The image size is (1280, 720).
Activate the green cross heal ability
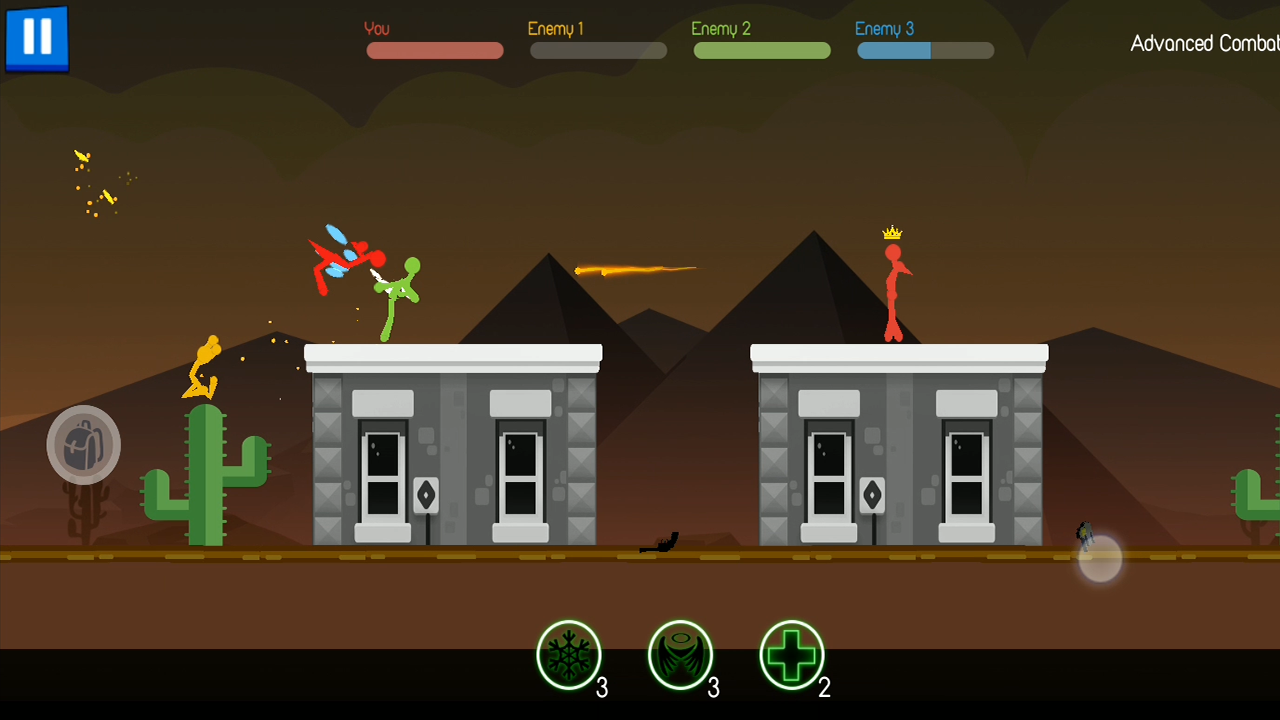pos(792,655)
